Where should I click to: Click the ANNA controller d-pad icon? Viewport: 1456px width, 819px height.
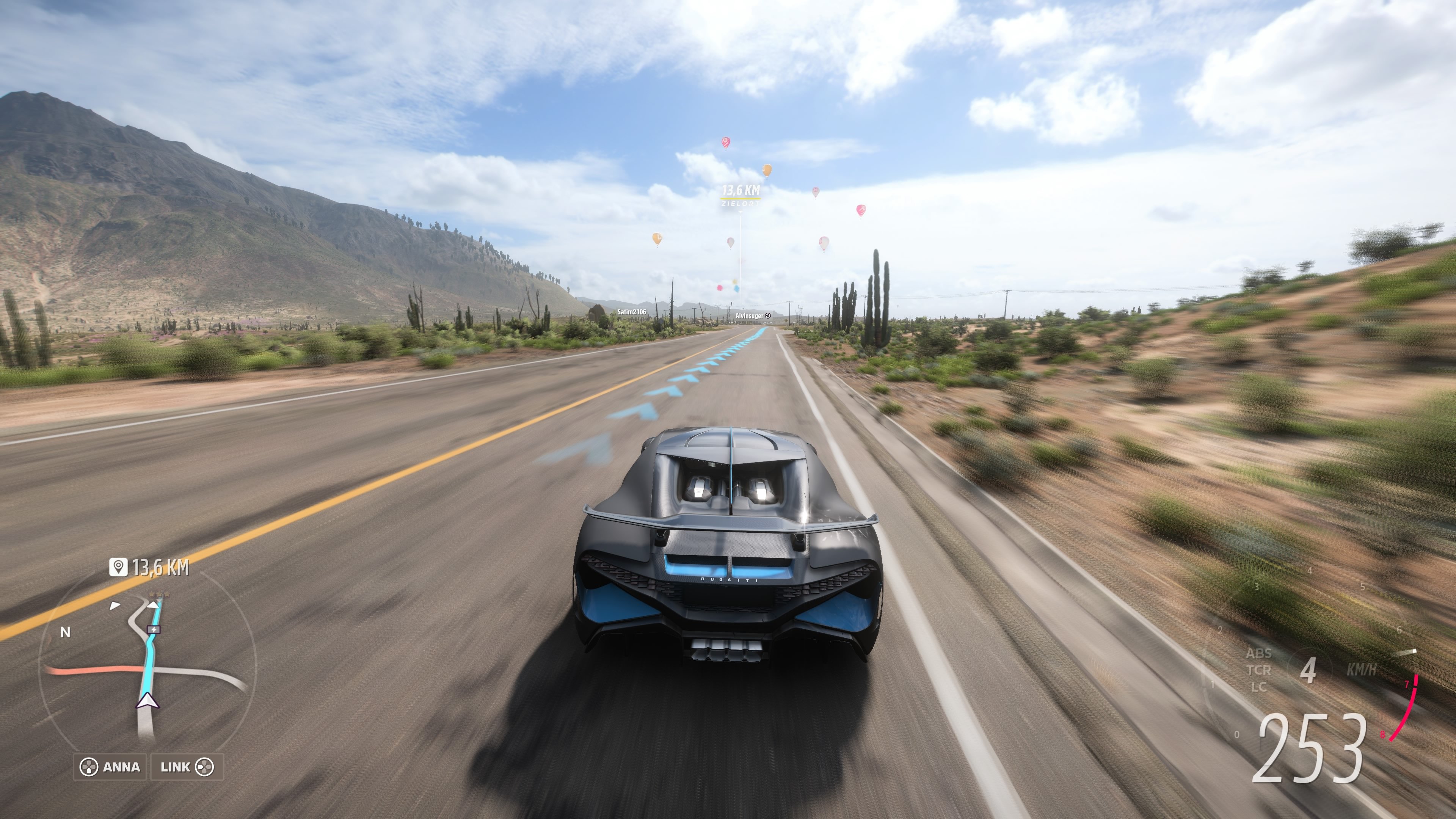coord(89,766)
